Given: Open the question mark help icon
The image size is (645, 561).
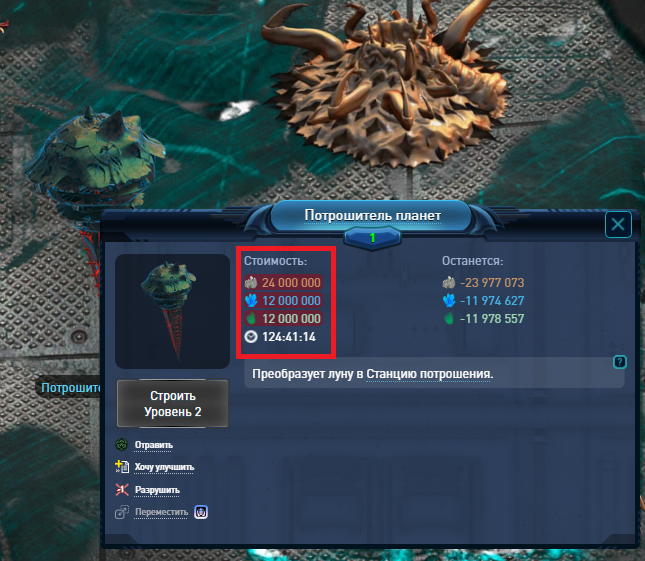Looking at the screenshot, I should [620, 362].
